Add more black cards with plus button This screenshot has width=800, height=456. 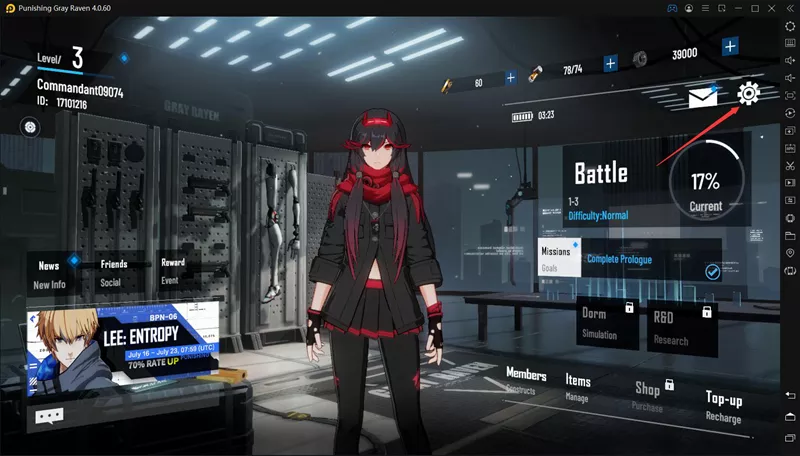(x=511, y=77)
